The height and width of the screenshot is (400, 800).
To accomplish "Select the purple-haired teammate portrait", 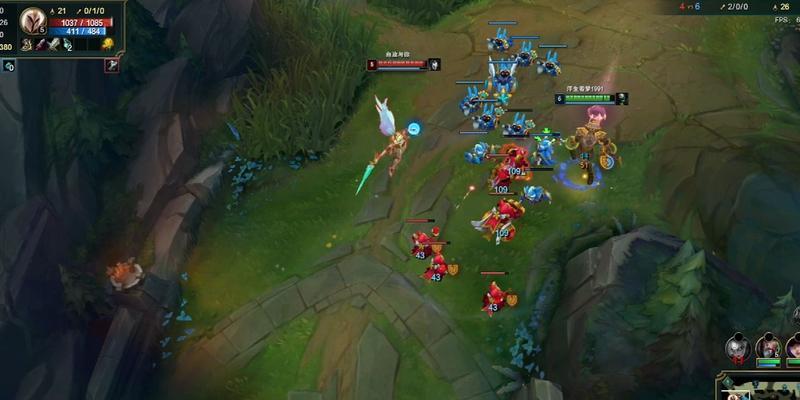I will tap(794, 347).
